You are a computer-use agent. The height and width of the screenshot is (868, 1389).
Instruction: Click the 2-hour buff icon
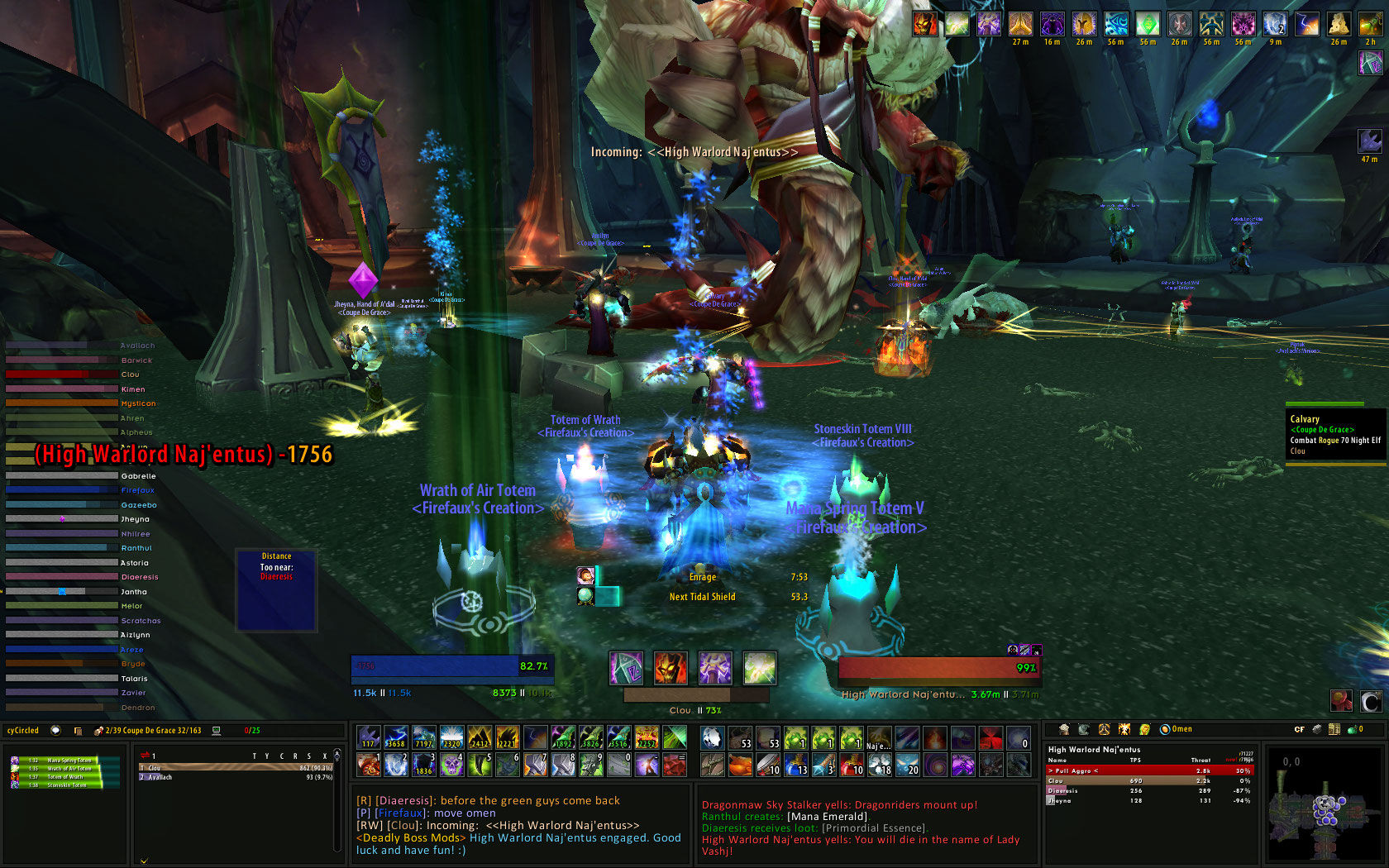click(1370, 25)
